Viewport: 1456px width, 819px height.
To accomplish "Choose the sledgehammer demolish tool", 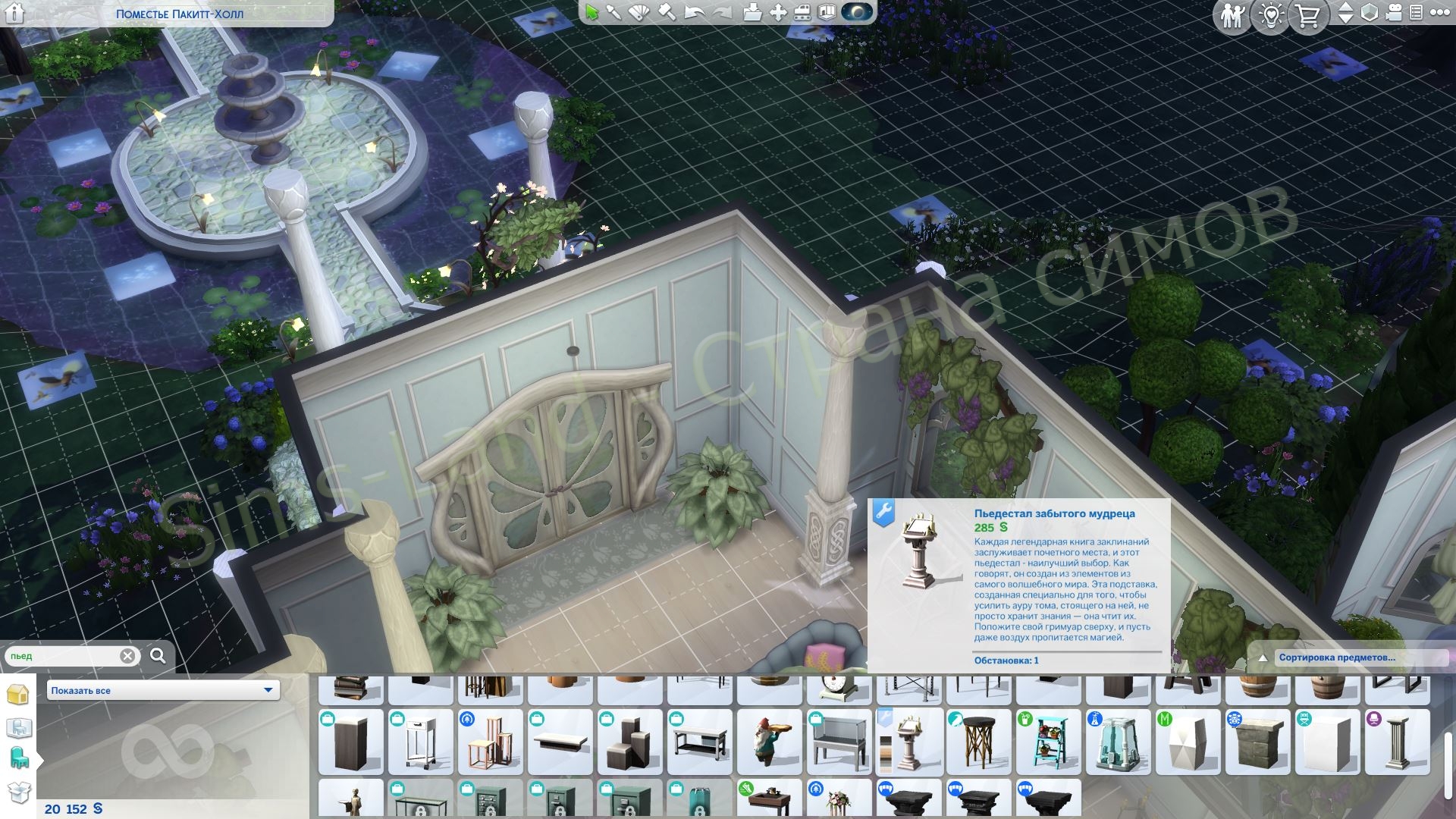I will point(667,13).
